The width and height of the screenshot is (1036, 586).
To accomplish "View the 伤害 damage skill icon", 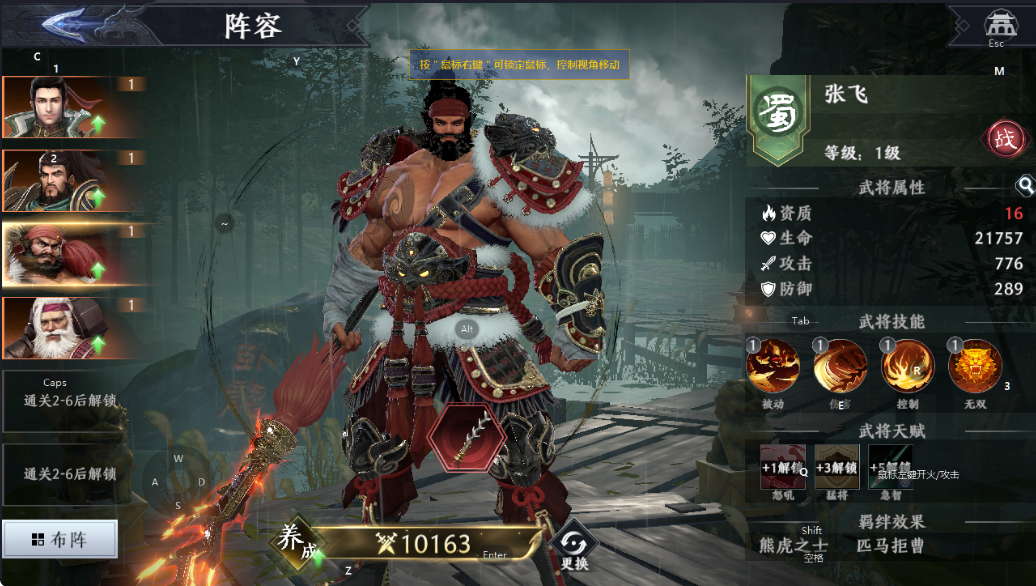I will point(840,365).
